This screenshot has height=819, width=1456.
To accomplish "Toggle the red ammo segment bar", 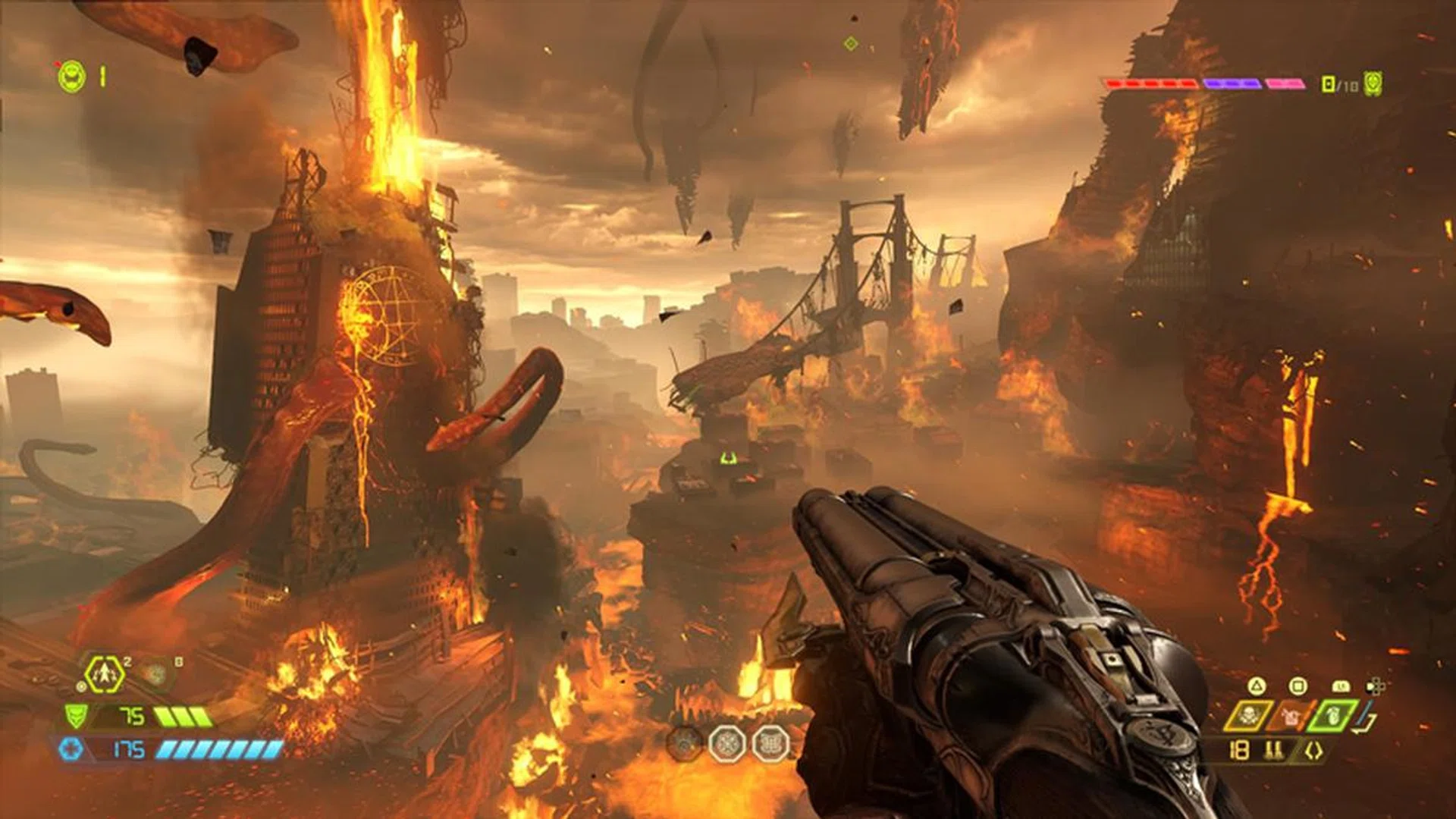I will pyautogui.click(x=1150, y=83).
